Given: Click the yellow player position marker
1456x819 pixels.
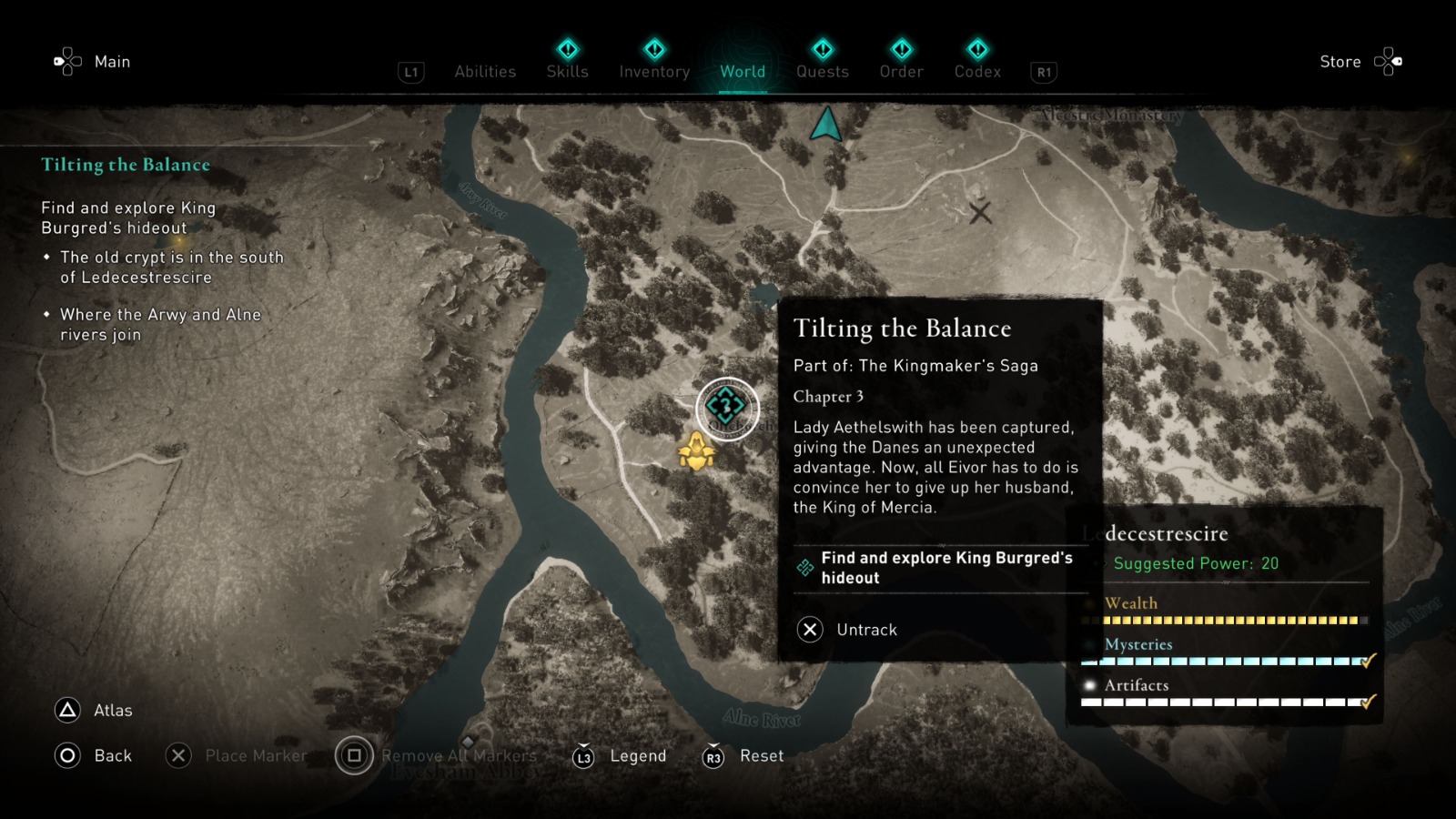Looking at the screenshot, I should [x=697, y=451].
